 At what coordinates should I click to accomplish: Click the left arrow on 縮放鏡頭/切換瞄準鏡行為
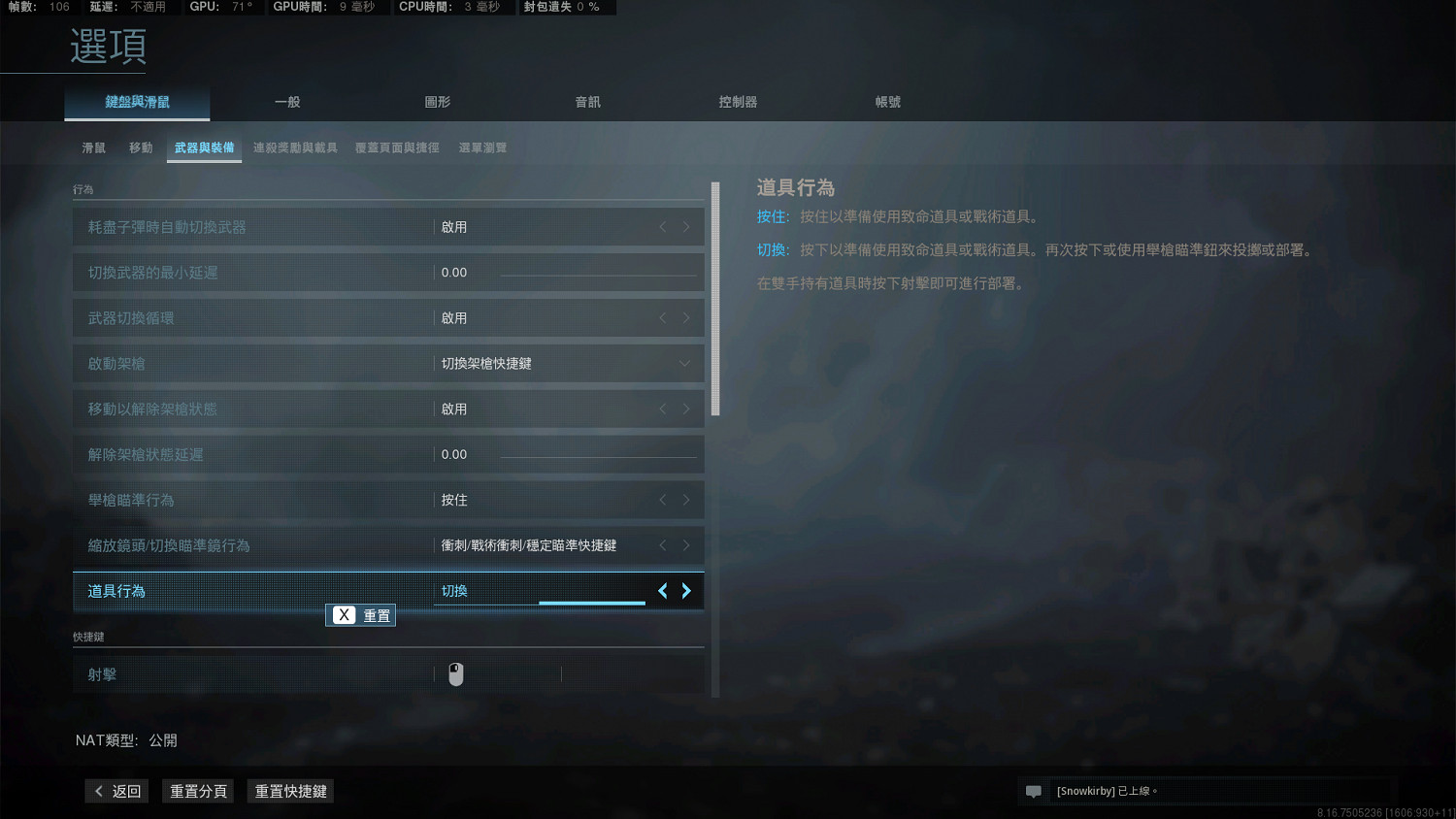point(663,544)
